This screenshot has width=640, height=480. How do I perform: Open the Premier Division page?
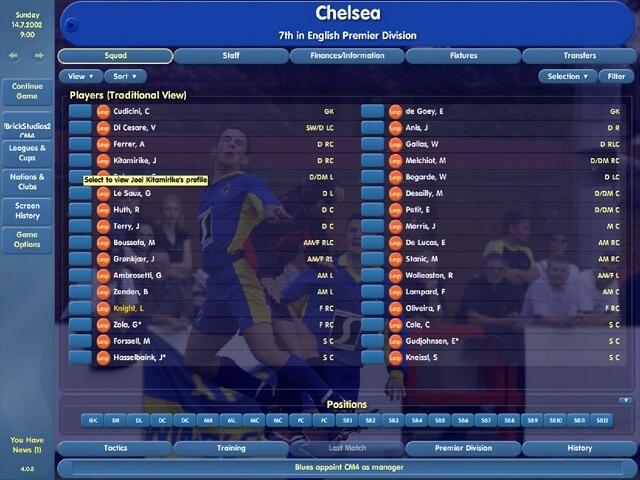(463, 448)
